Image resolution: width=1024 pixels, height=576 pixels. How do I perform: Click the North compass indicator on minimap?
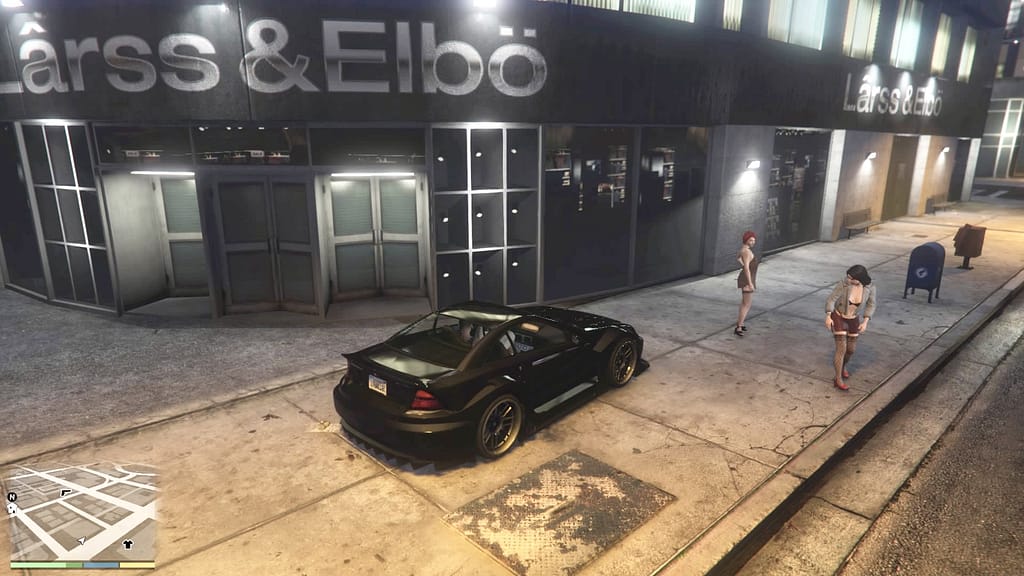pos(12,496)
